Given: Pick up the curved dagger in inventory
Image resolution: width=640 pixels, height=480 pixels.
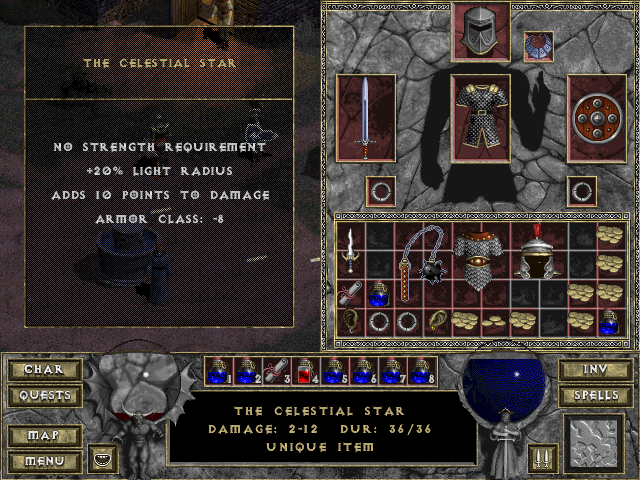Looking at the screenshot, I should (350, 248).
